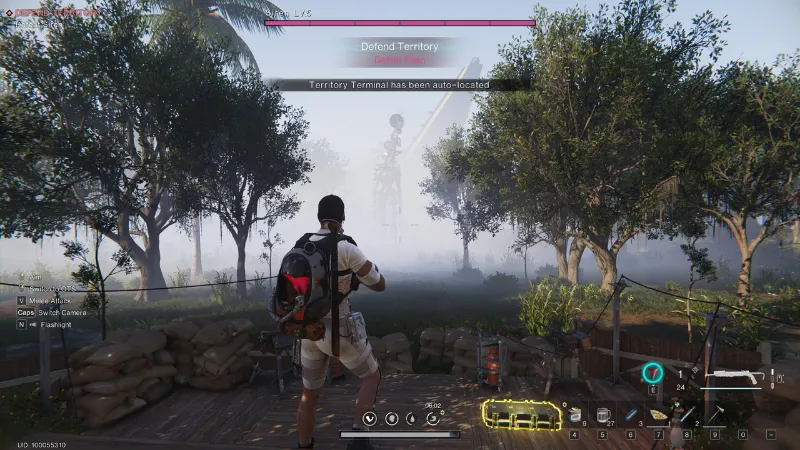Screen dimensions: 800x450
Task: Select the food slice hotbar slot
Action: tap(658, 414)
